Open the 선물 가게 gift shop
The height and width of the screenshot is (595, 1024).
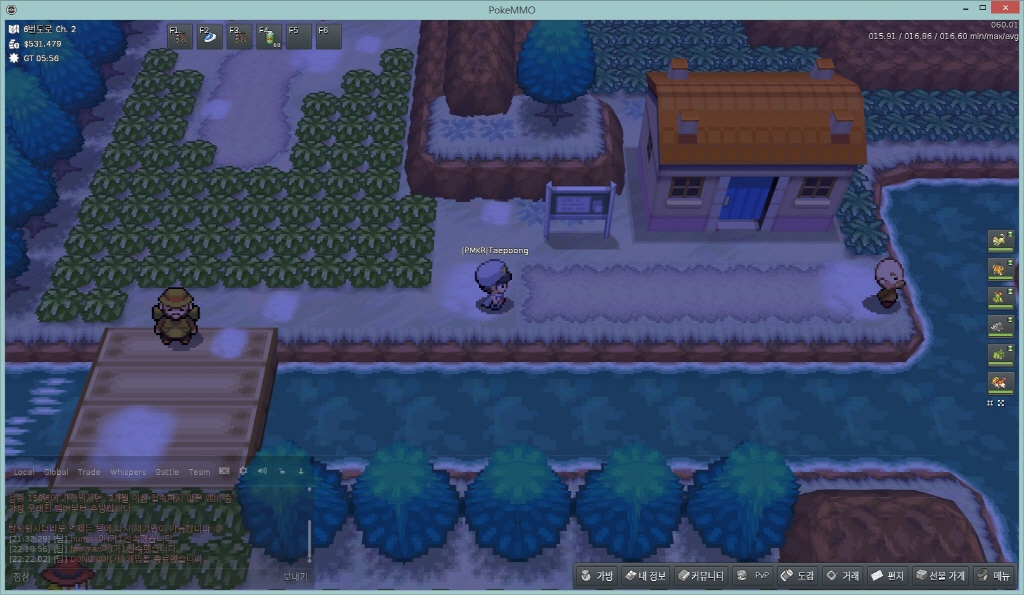point(941,576)
